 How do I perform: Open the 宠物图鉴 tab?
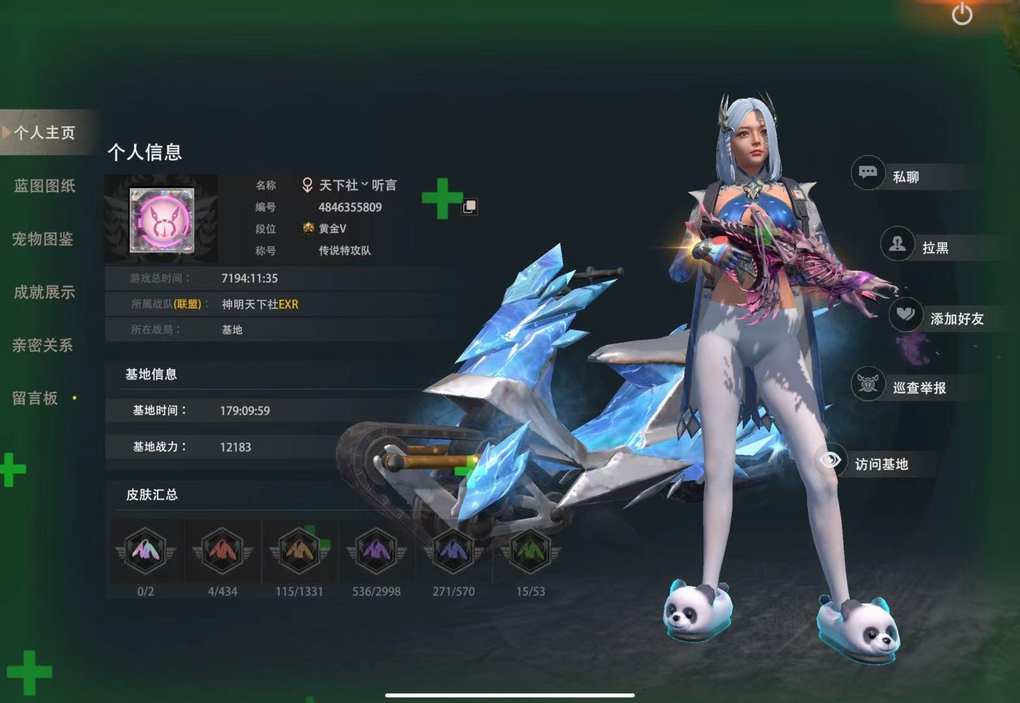(x=43, y=239)
